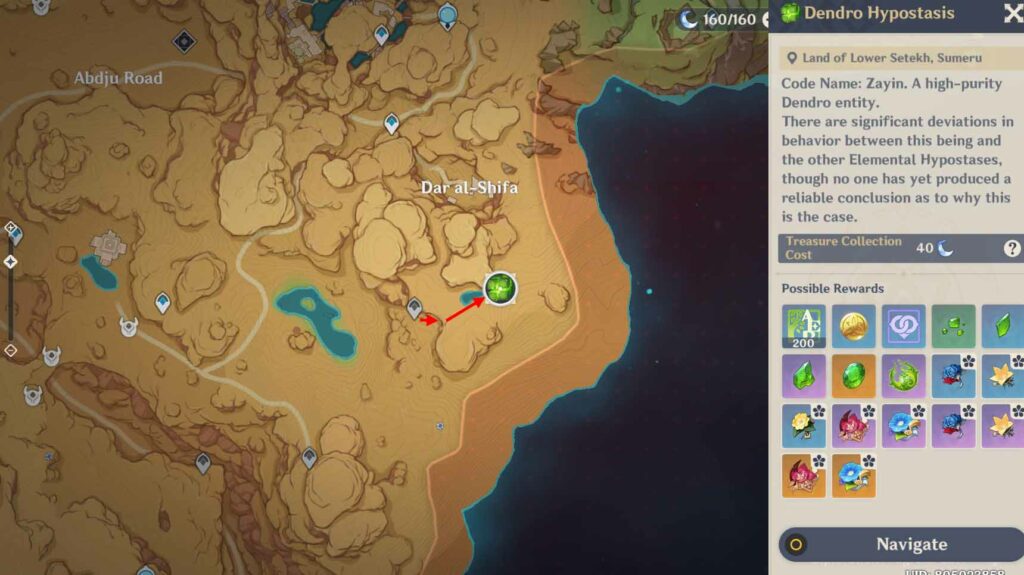Close the Dendro Hypostasis info panel

click(1011, 13)
